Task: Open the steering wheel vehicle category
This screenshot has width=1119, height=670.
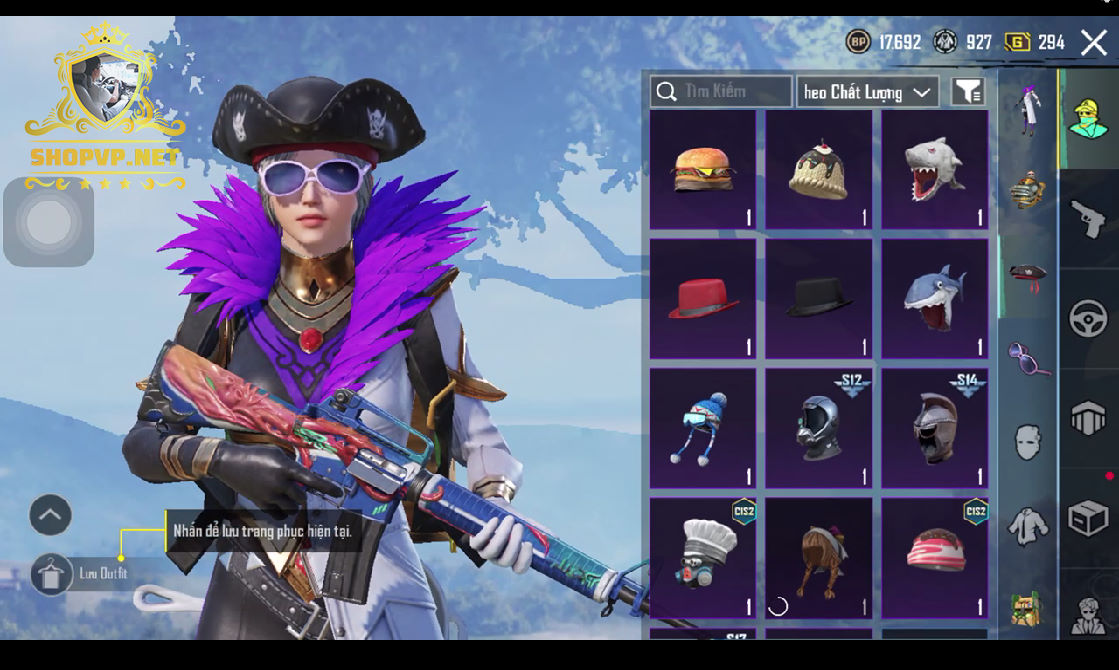Action: 1088,319
